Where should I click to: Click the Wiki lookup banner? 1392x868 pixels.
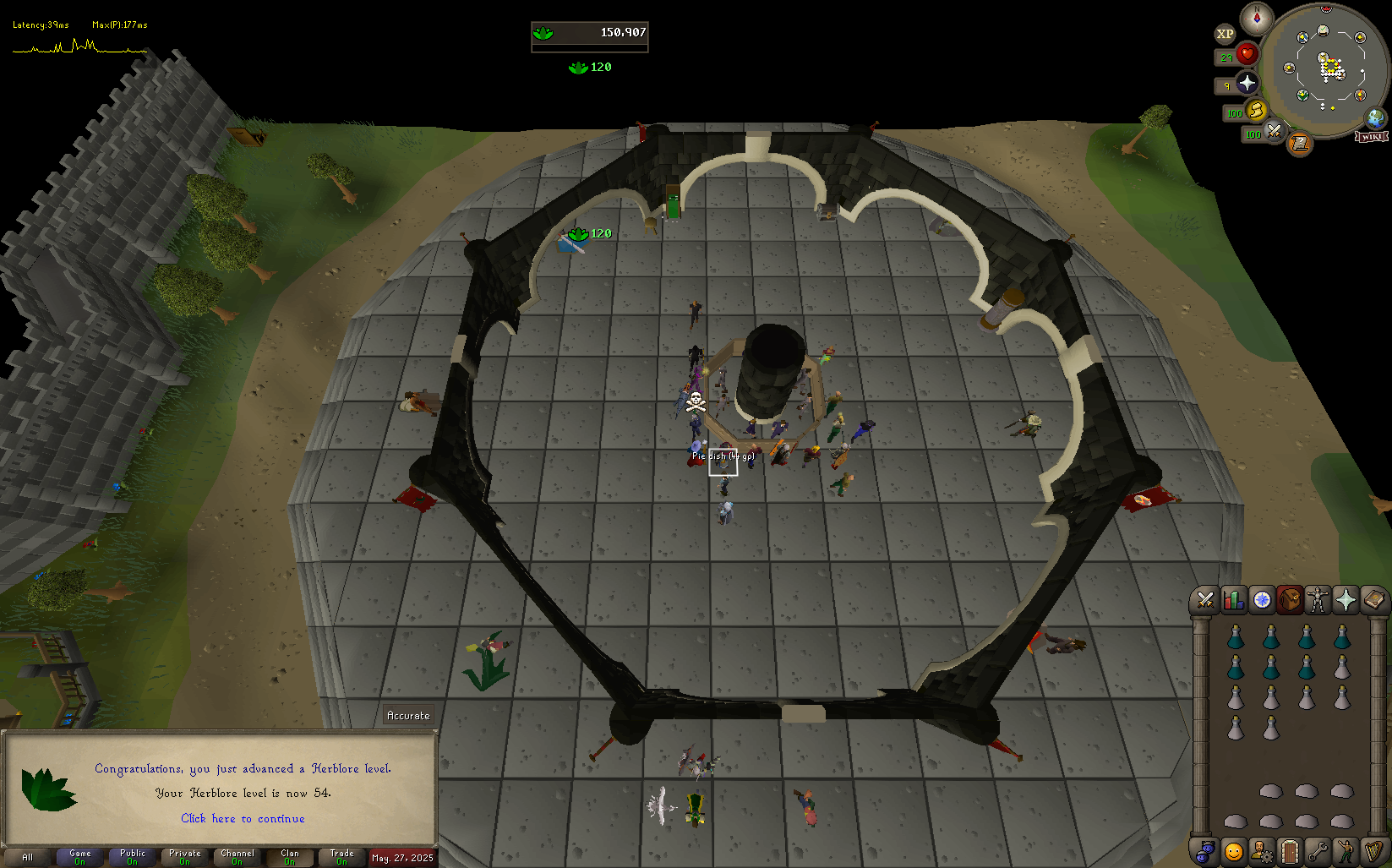[x=1371, y=137]
